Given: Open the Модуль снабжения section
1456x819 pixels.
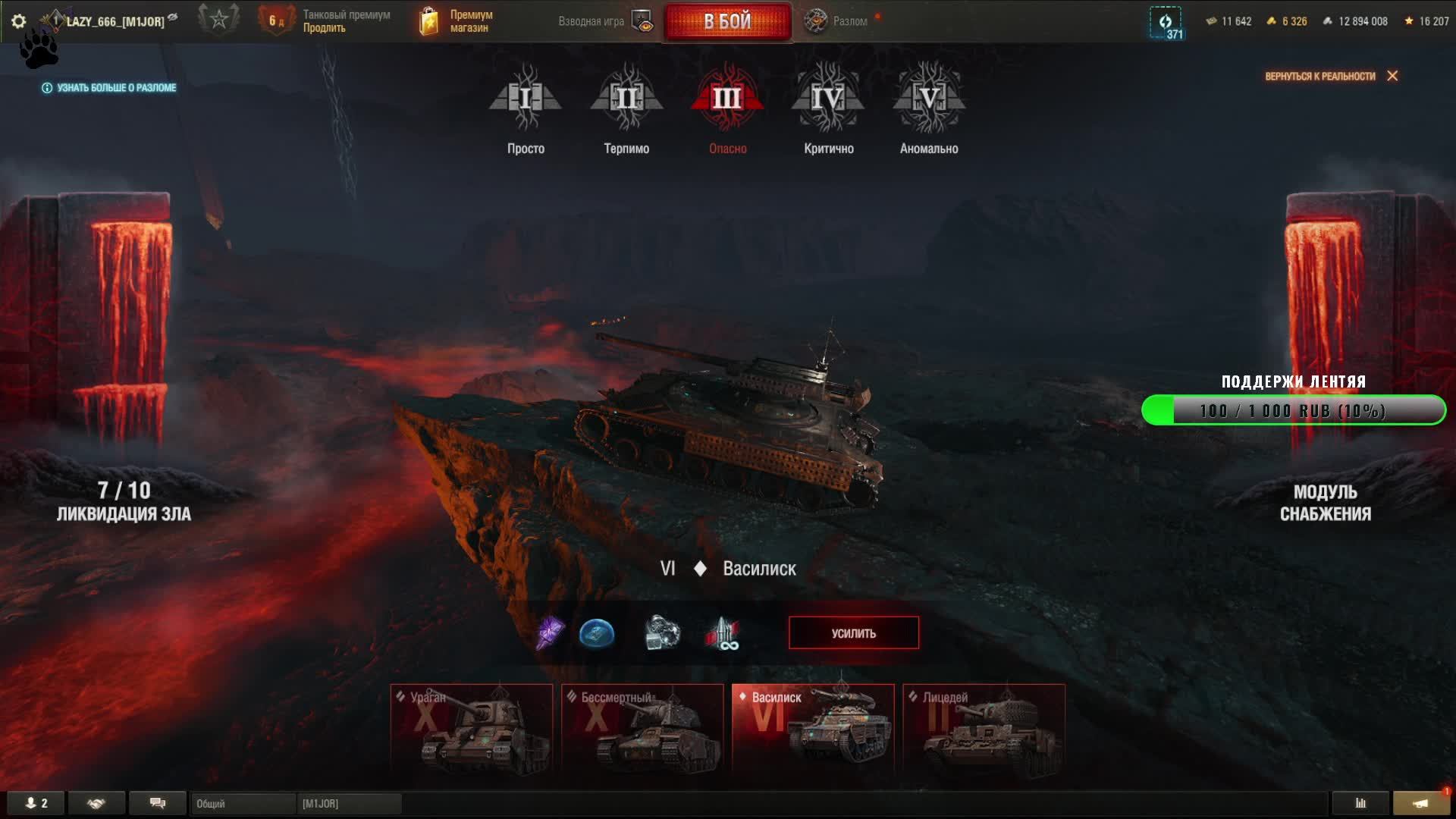Looking at the screenshot, I should pyautogui.click(x=1325, y=502).
